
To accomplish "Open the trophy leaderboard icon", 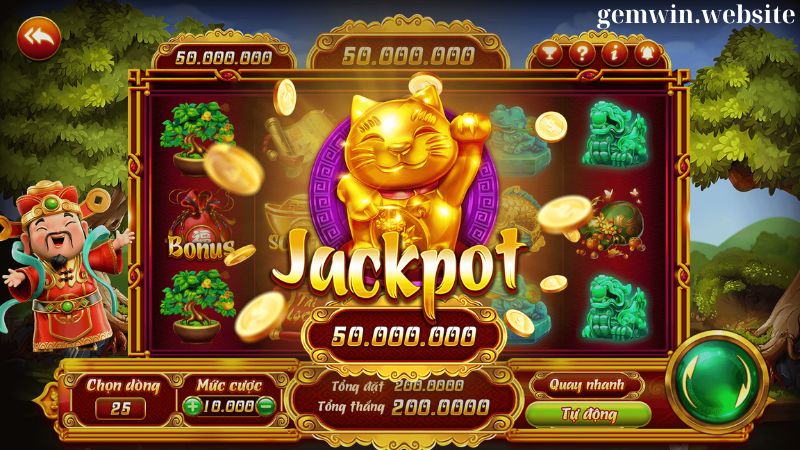I will 548,53.
